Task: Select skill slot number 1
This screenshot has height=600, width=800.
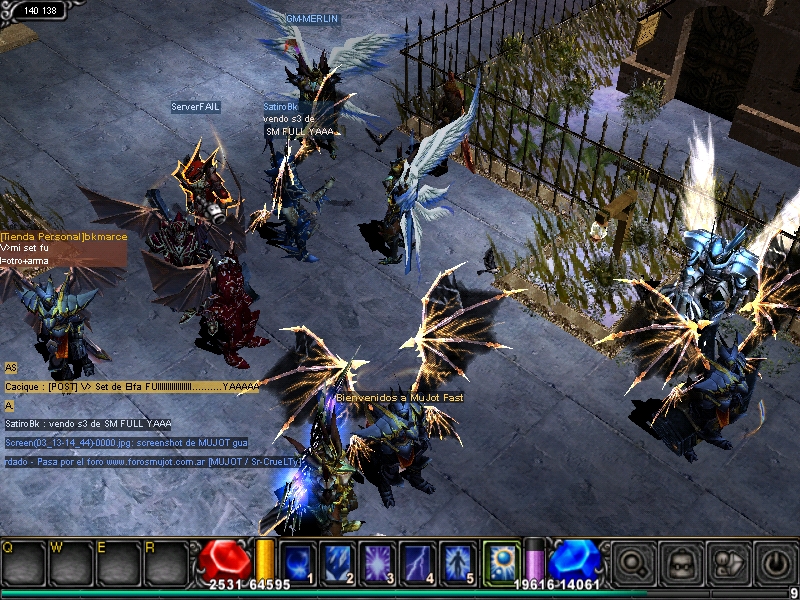Action: pyautogui.click(x=299, y=562)
